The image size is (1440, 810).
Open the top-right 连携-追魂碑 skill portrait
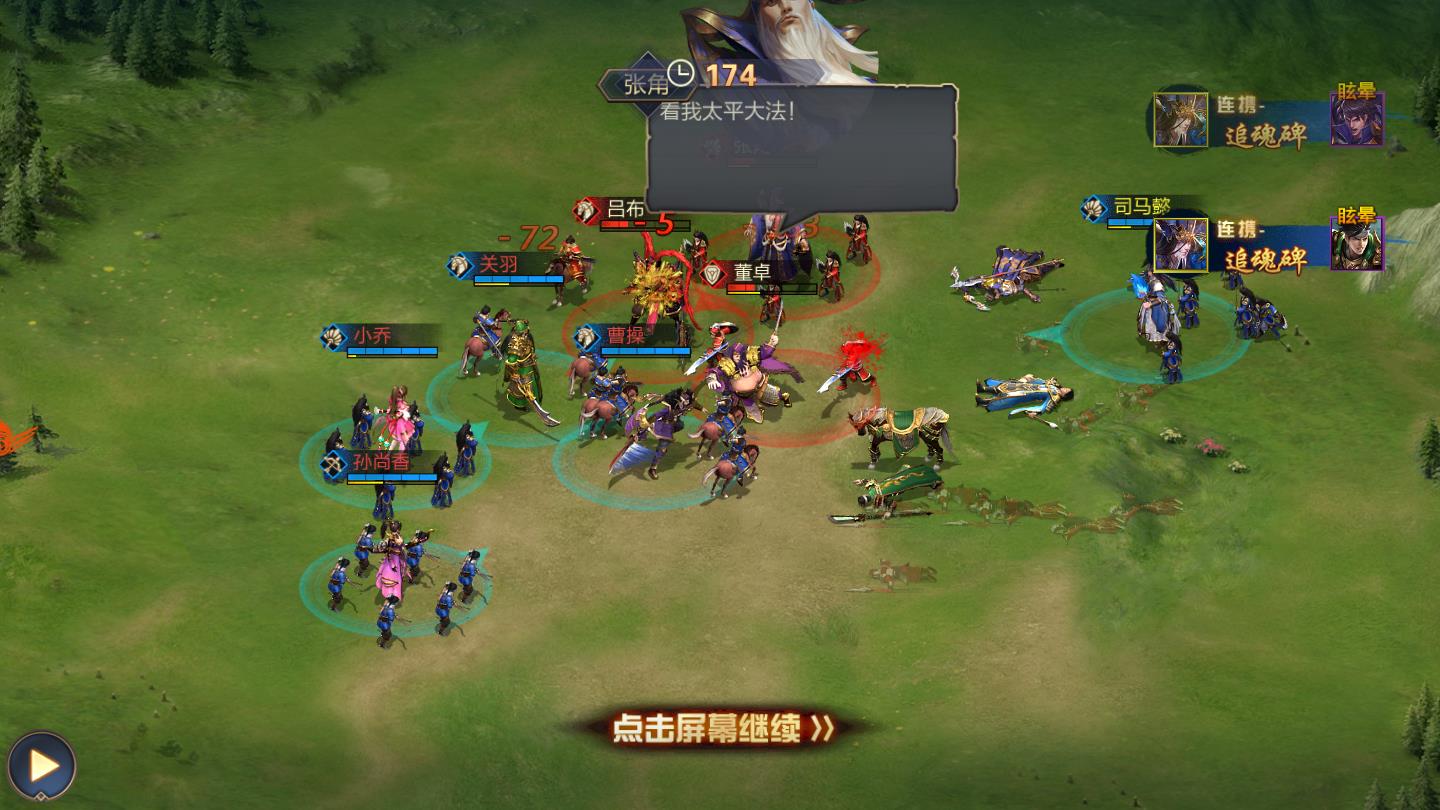[1180, 119]
